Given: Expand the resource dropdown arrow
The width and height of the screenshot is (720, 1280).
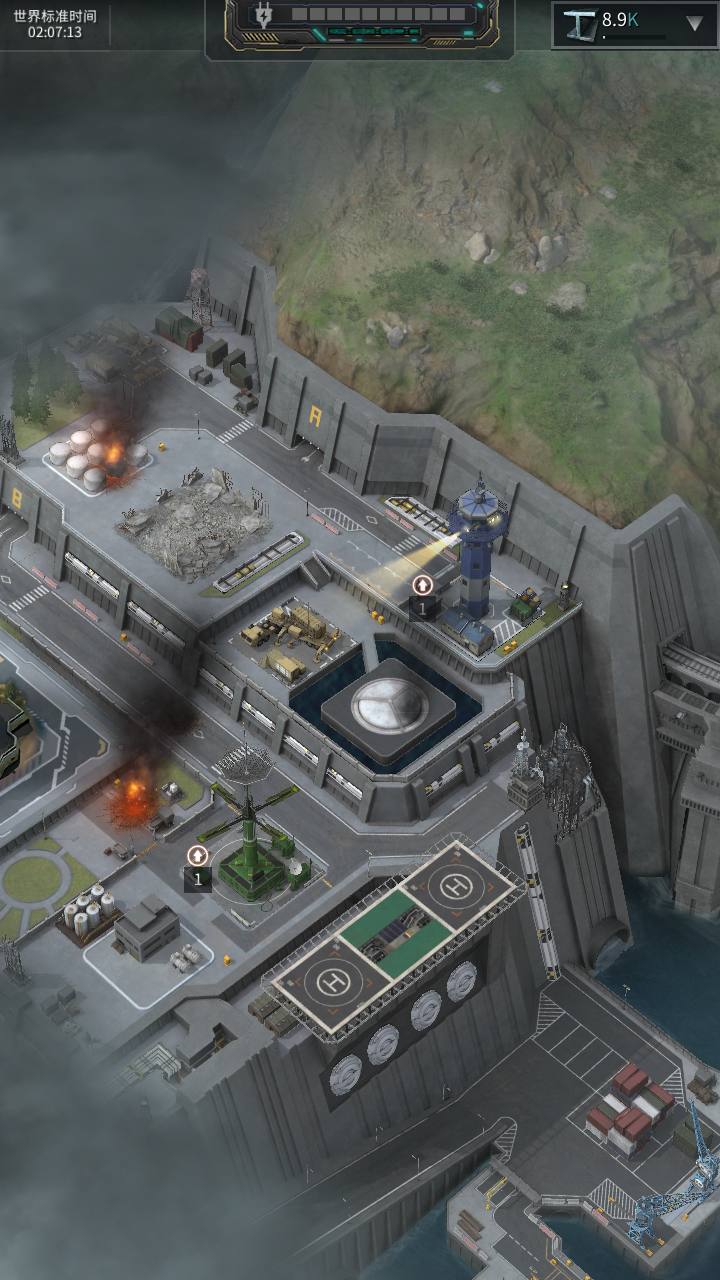Looking at the screenshot, I should coord(694,24).
